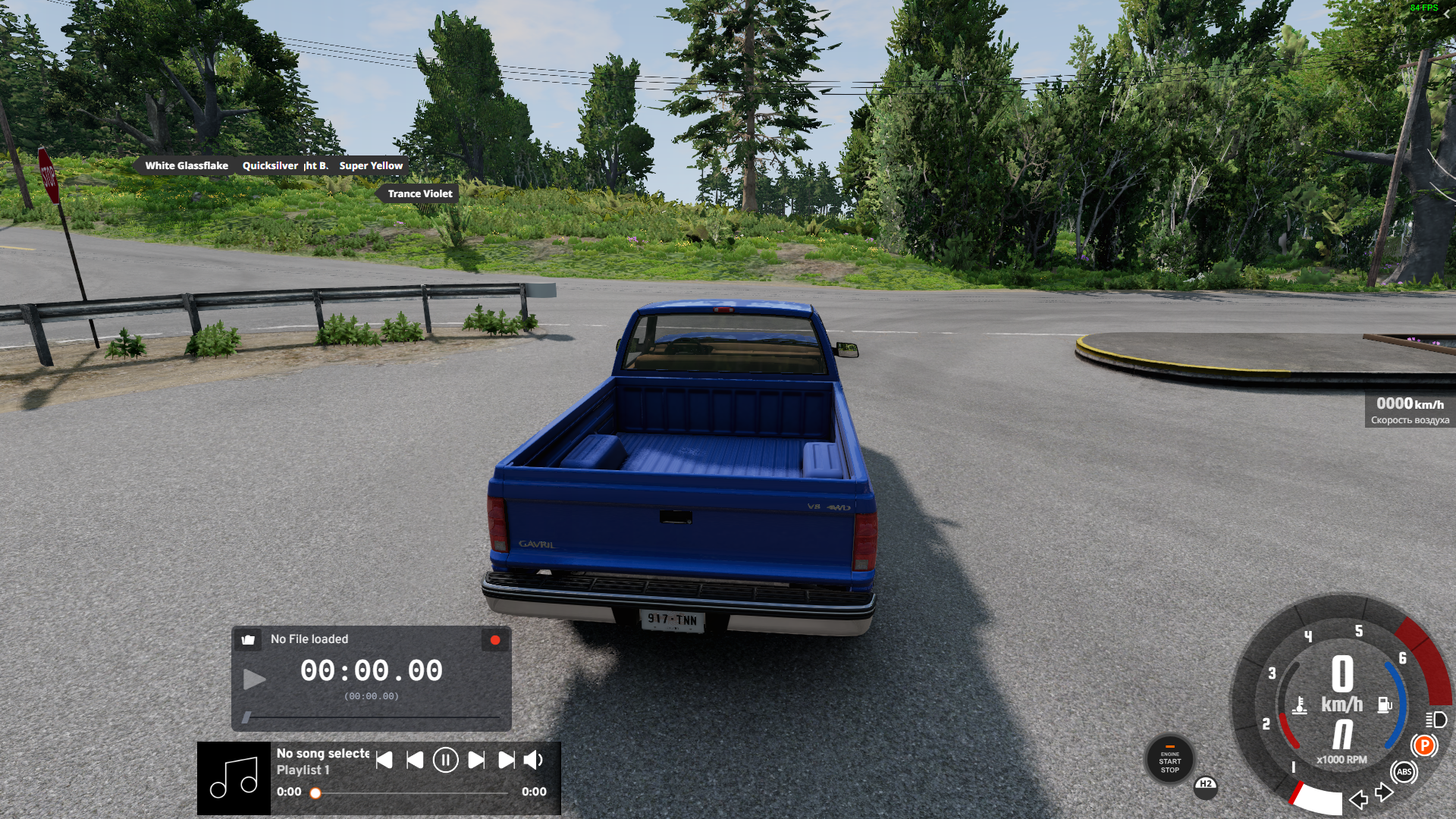Viewport: 1456px width, 819px height.
Task: Toggle the Engine Start Stop button
Action: pyautogui.click(x=1169, y=761)
